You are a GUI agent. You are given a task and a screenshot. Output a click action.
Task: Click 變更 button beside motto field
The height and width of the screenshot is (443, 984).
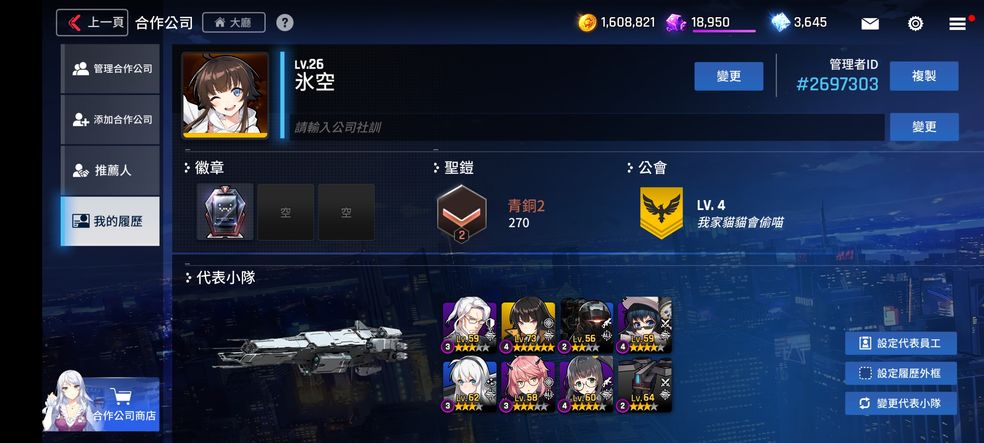coord(924,127)
